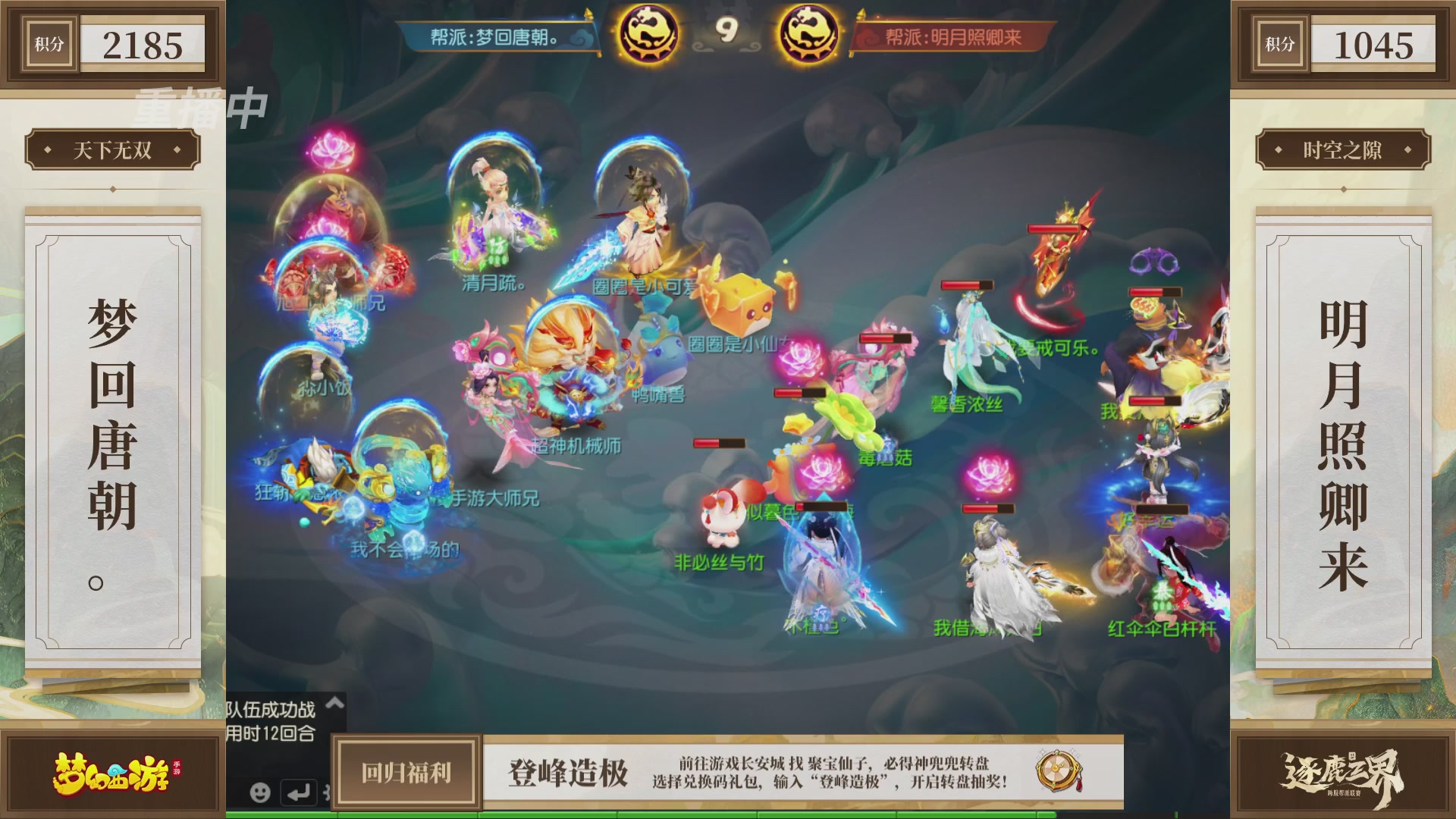Toggle the 天下无双 title banner
The width and height of the screenshot is (1456, 819).
point(114,150)
